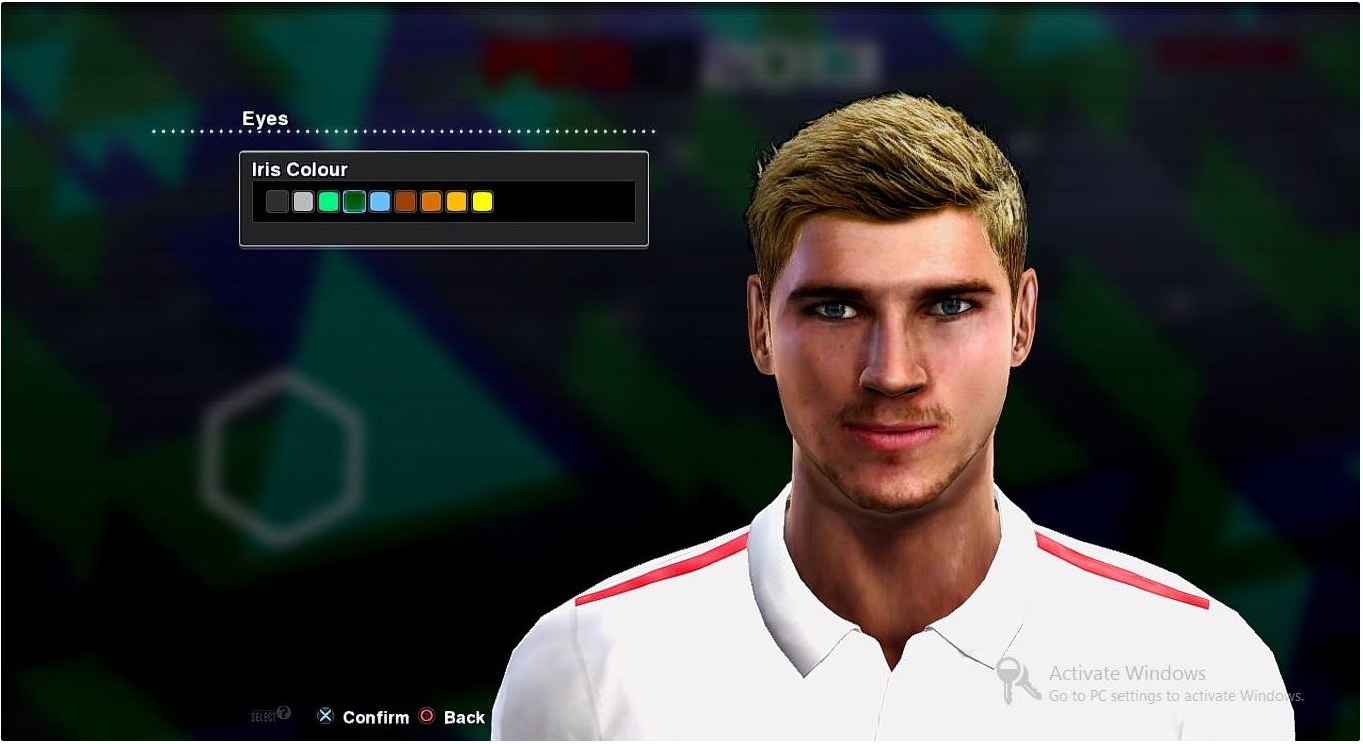The height and width of the screenshot is (744, 1363).
Task: Click the Iris Colour panel title
Action: click(299, 169)
